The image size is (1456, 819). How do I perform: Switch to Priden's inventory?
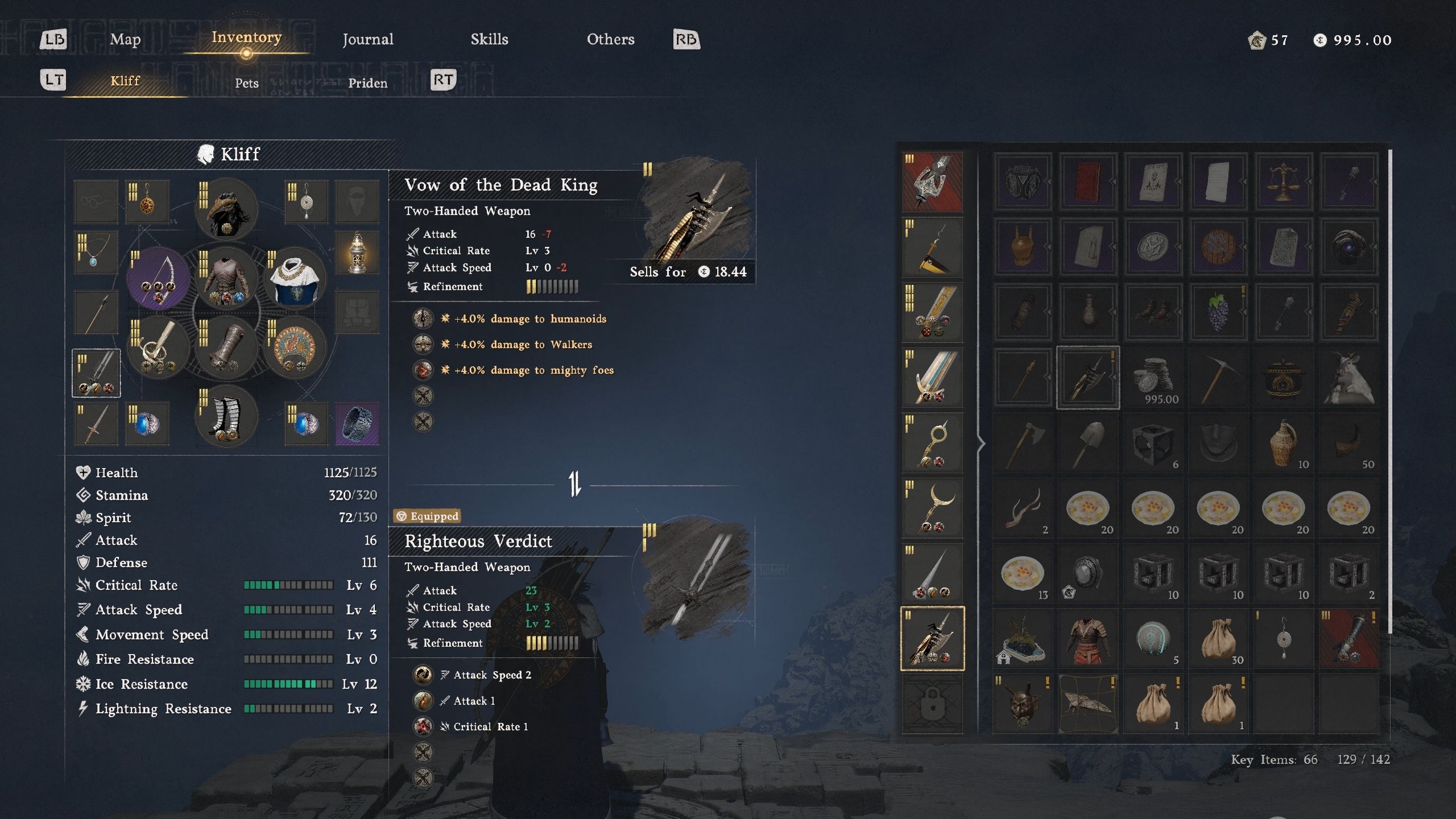click(x=367, y=83)
